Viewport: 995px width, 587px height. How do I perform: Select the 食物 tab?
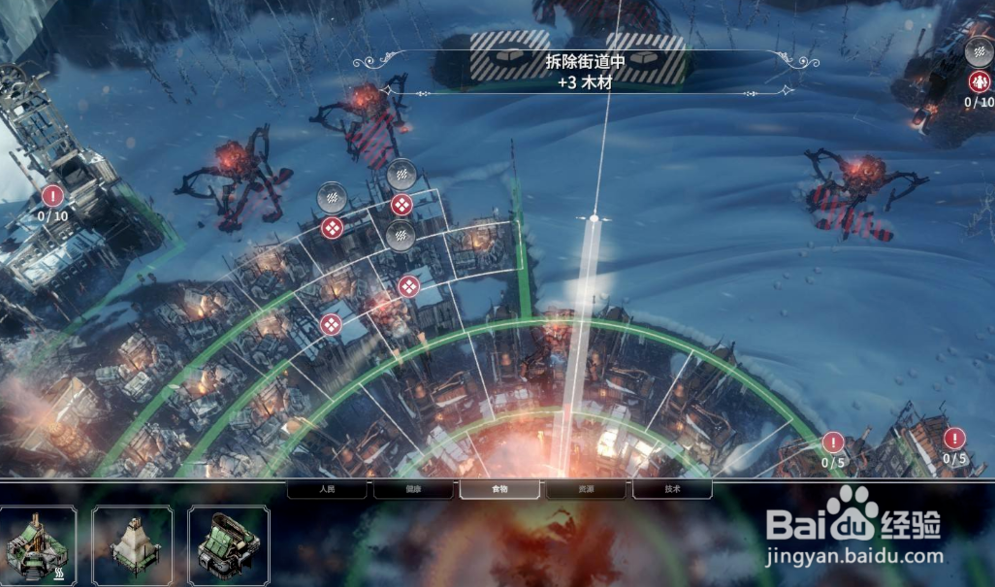(499, 490)
